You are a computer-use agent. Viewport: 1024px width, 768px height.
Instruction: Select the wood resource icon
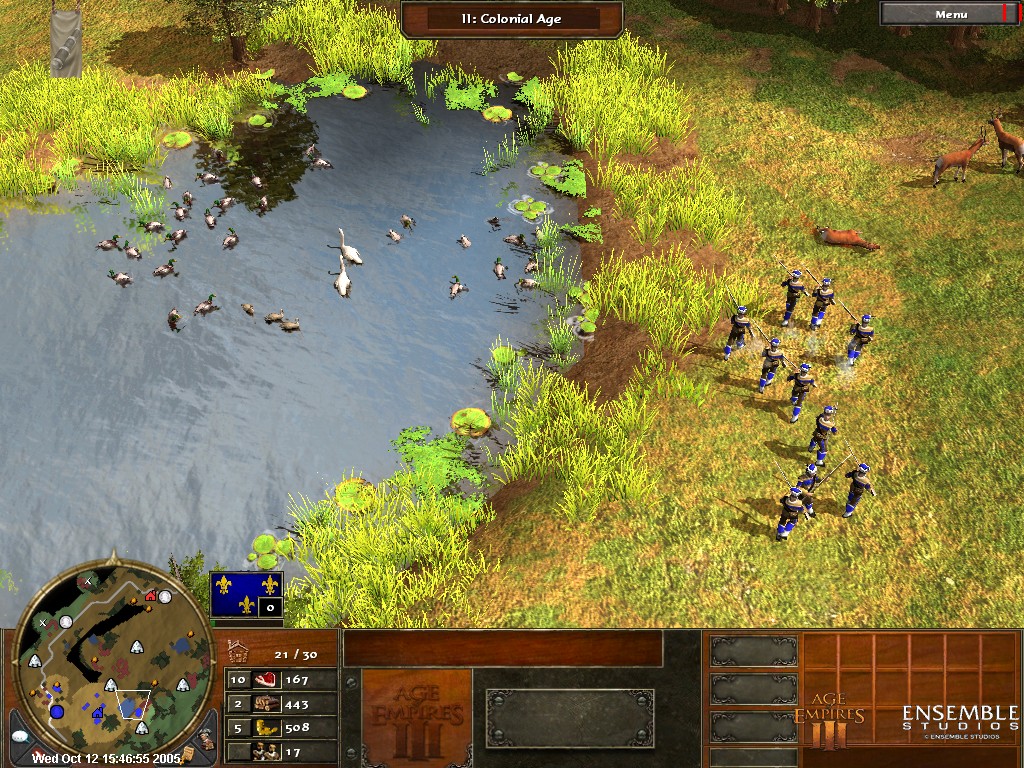click(x=266, y=704)
